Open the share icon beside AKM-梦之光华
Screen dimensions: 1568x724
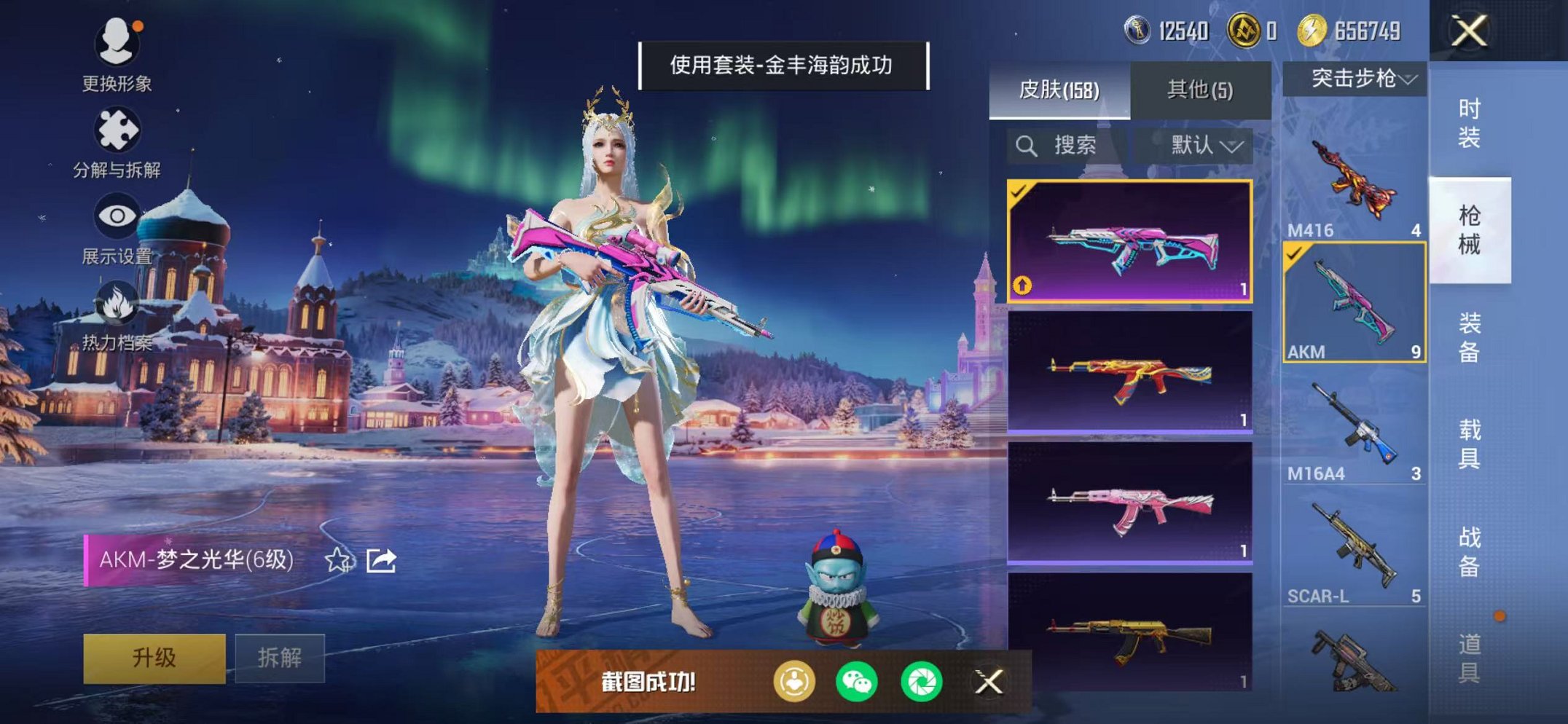click(x=381, y=561)
